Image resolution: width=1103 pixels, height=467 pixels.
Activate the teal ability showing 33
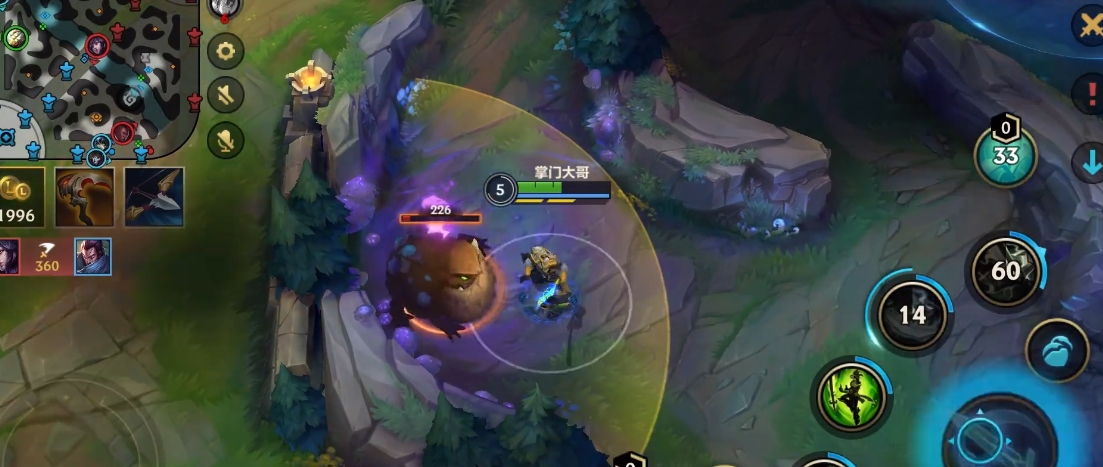[1005, 156]
